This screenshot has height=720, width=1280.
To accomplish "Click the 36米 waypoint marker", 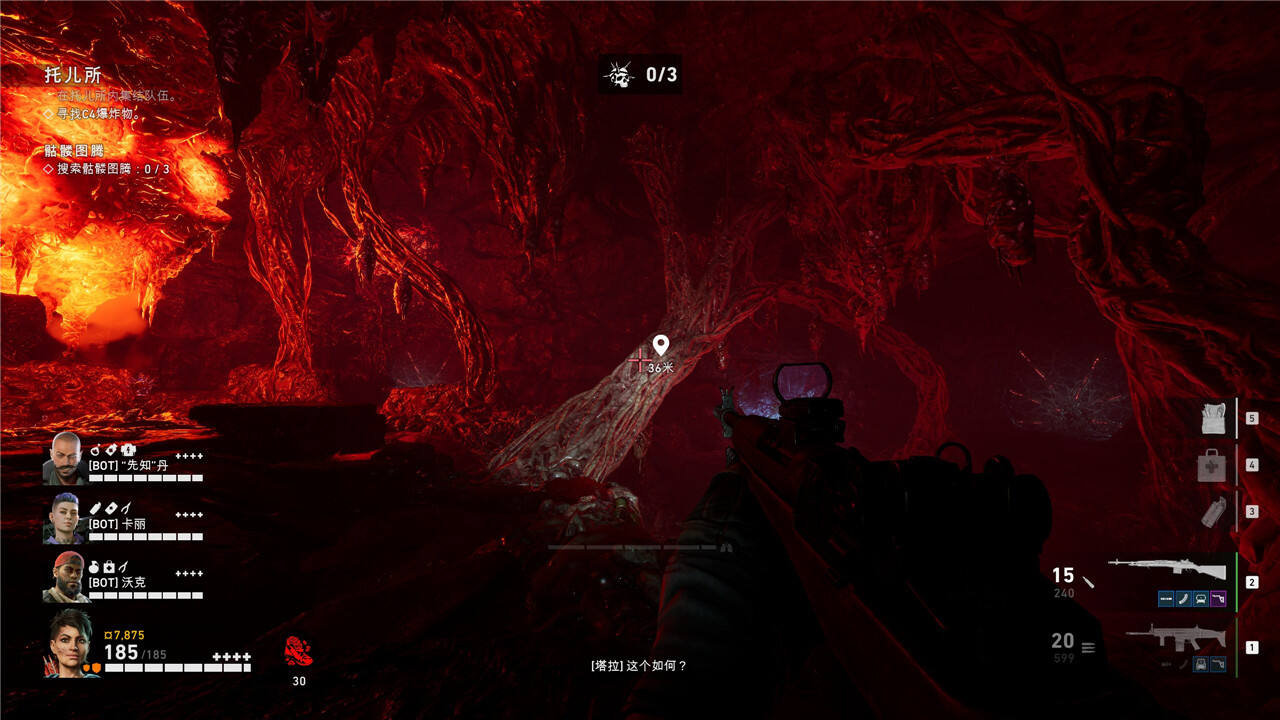I will (x=660, y=346).
